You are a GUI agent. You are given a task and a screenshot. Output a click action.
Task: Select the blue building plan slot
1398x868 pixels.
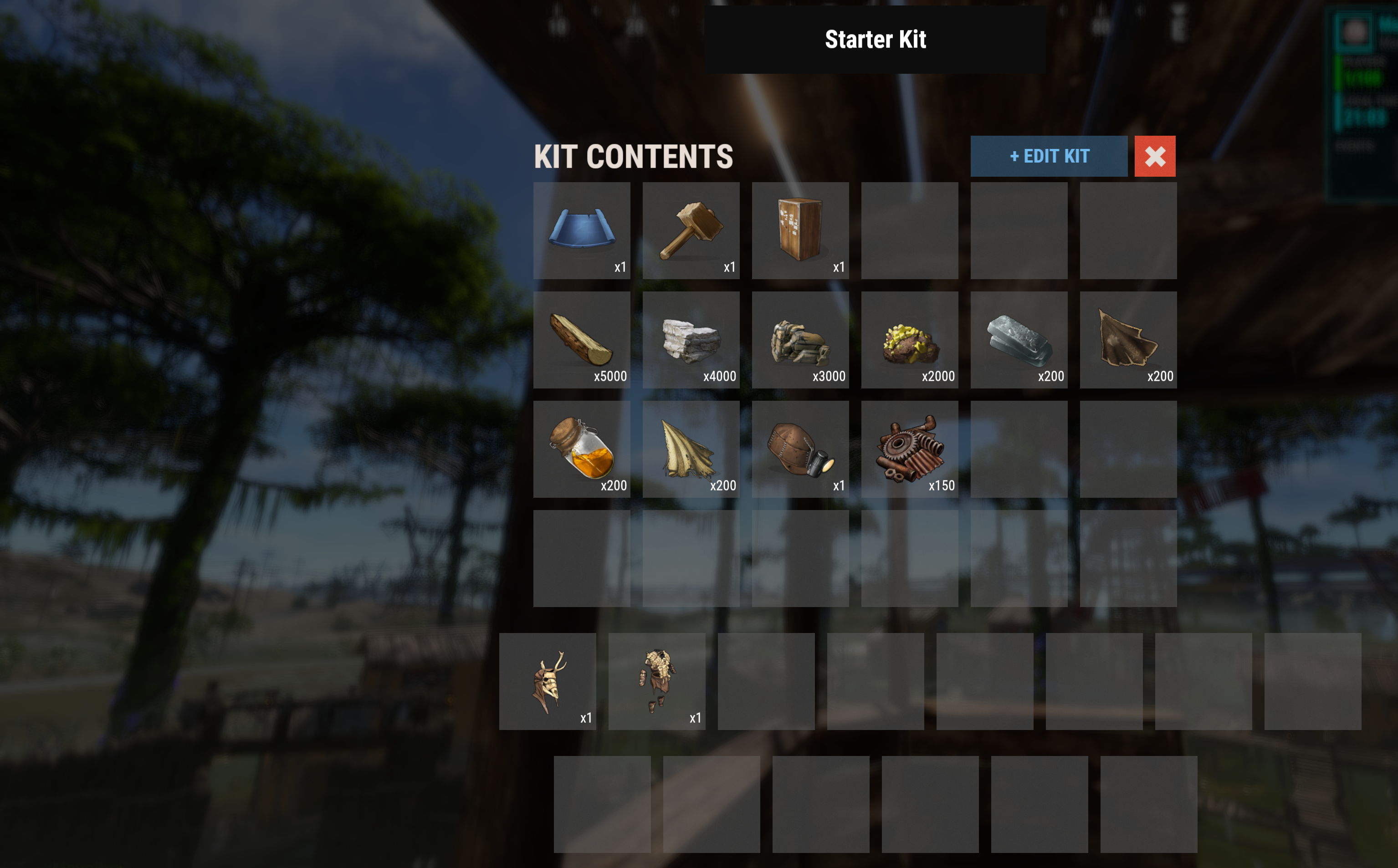tap(582, 231)
